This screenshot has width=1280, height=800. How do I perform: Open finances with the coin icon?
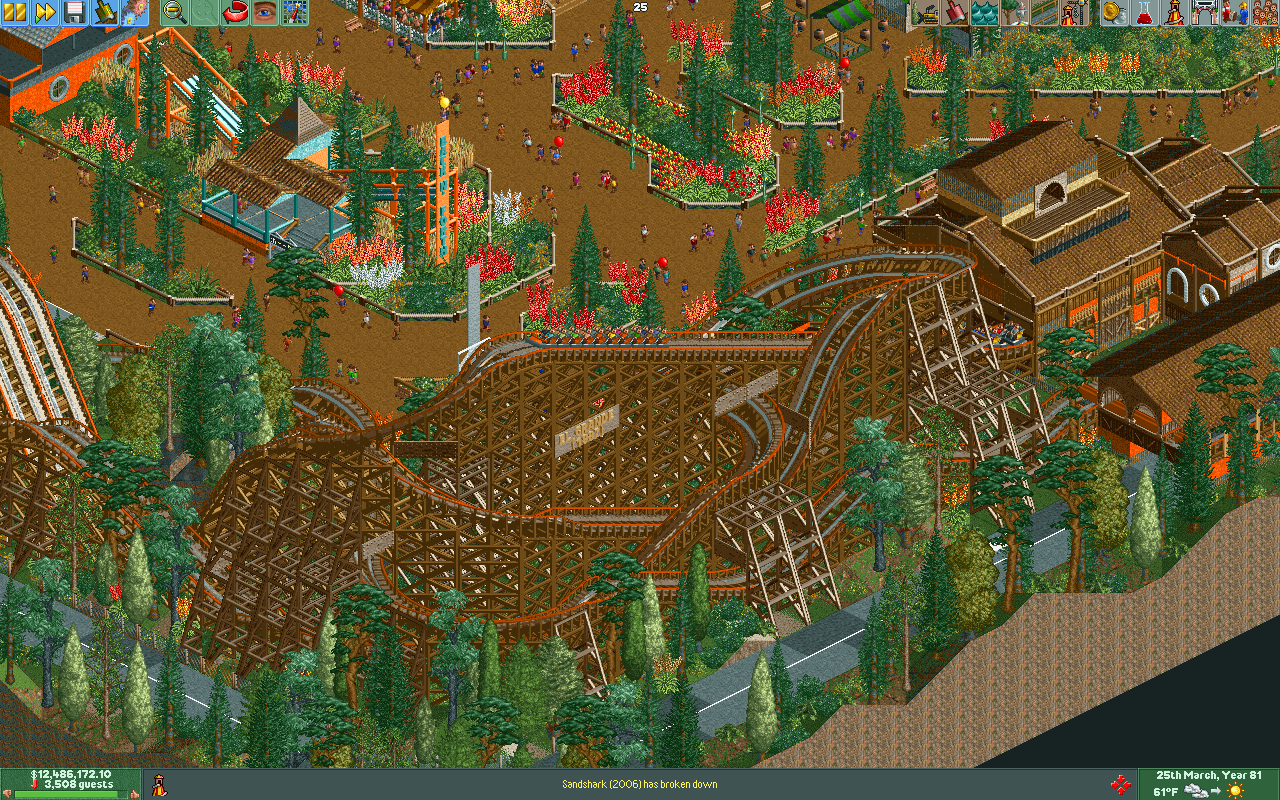tap(1113, 12)
